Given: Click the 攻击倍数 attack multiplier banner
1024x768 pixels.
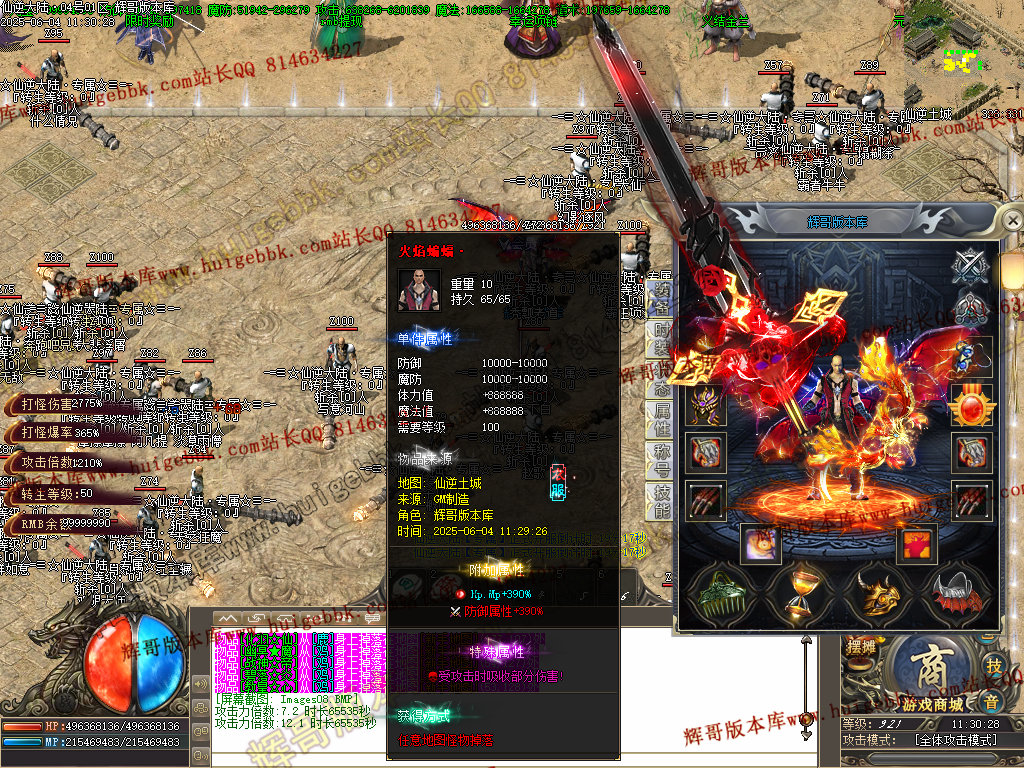Looking at the screenshot, I should tap(60, 462).
